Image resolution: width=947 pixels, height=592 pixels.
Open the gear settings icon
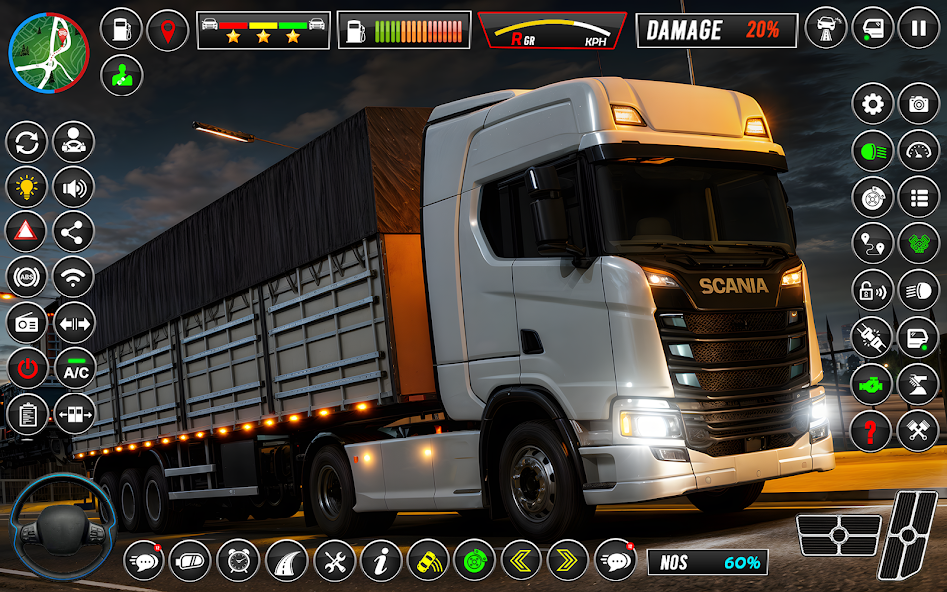click(x=872, y=104)
